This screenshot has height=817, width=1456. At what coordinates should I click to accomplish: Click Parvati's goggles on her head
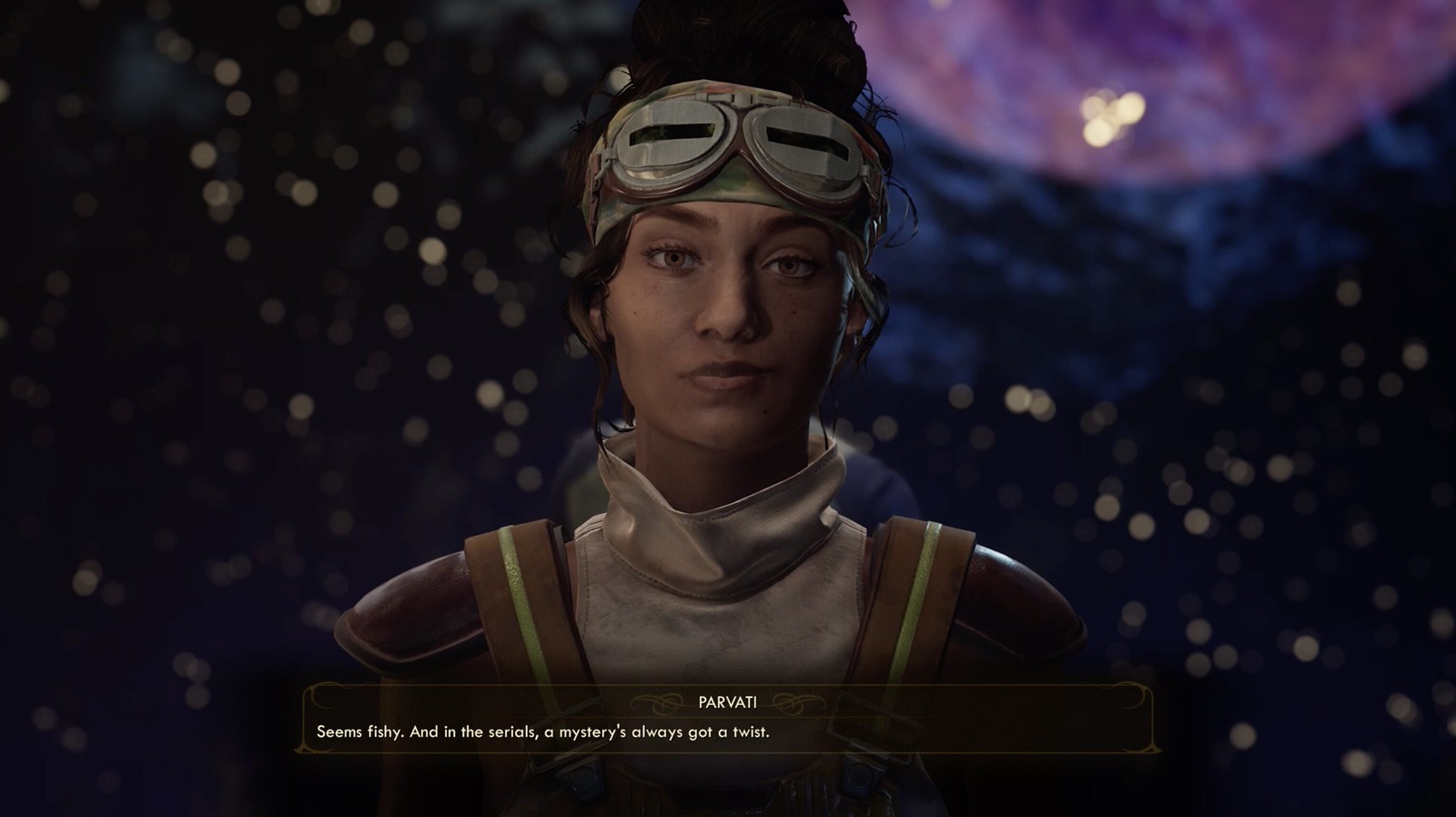pos(737,146)
